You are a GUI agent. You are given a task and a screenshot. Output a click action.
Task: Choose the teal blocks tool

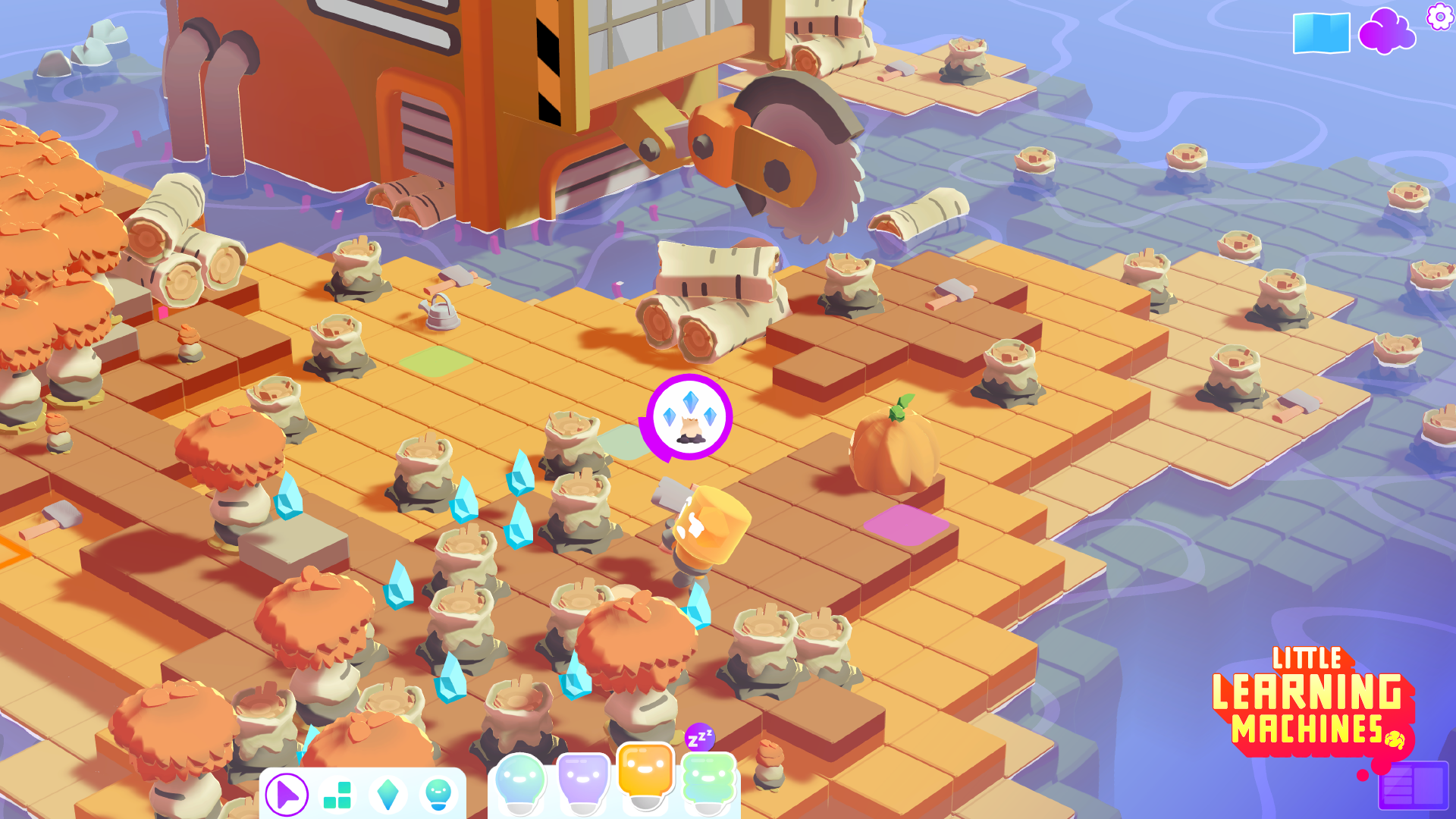[337, 795]
